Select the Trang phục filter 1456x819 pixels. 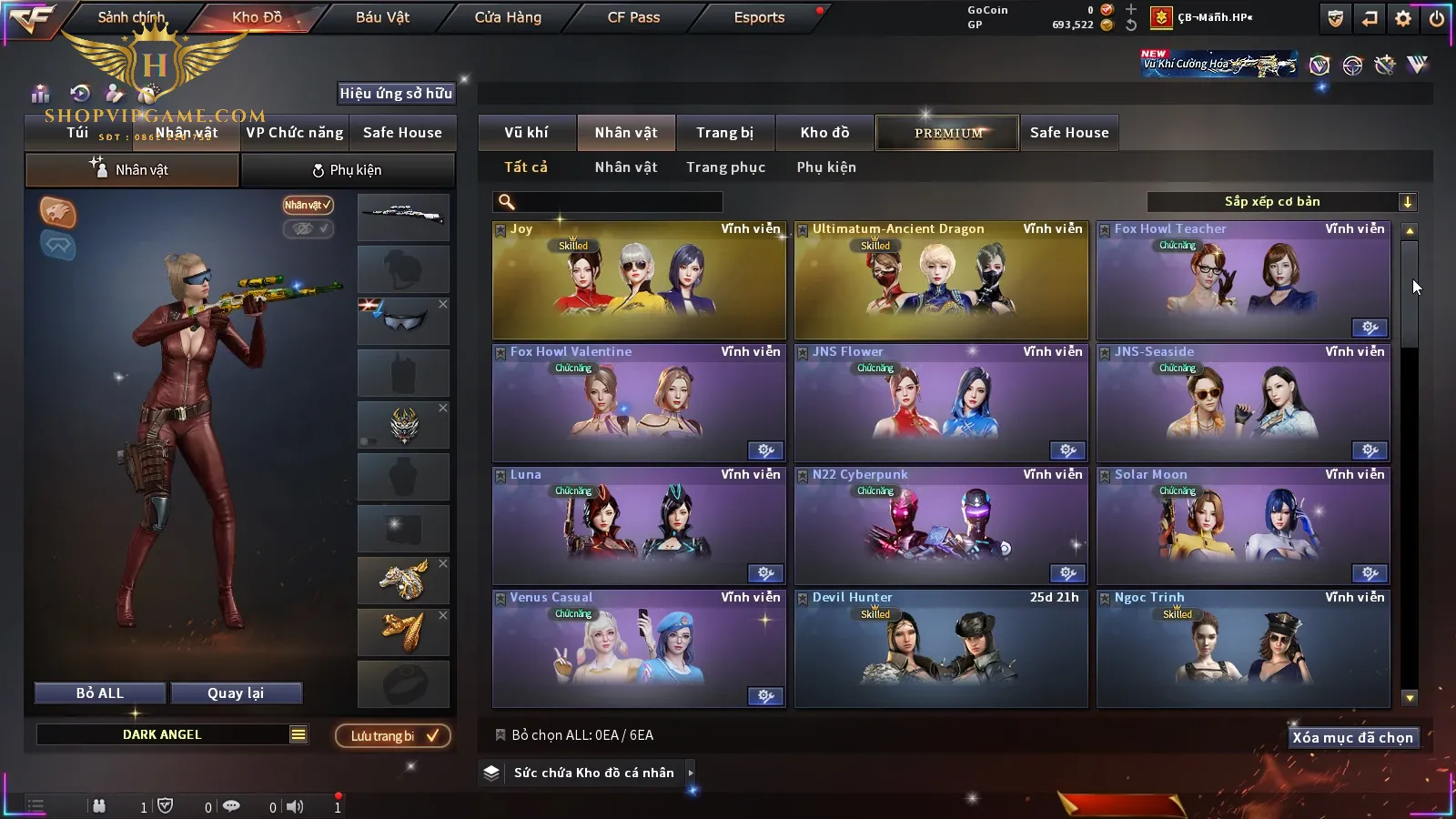click(x=725, y=167)
